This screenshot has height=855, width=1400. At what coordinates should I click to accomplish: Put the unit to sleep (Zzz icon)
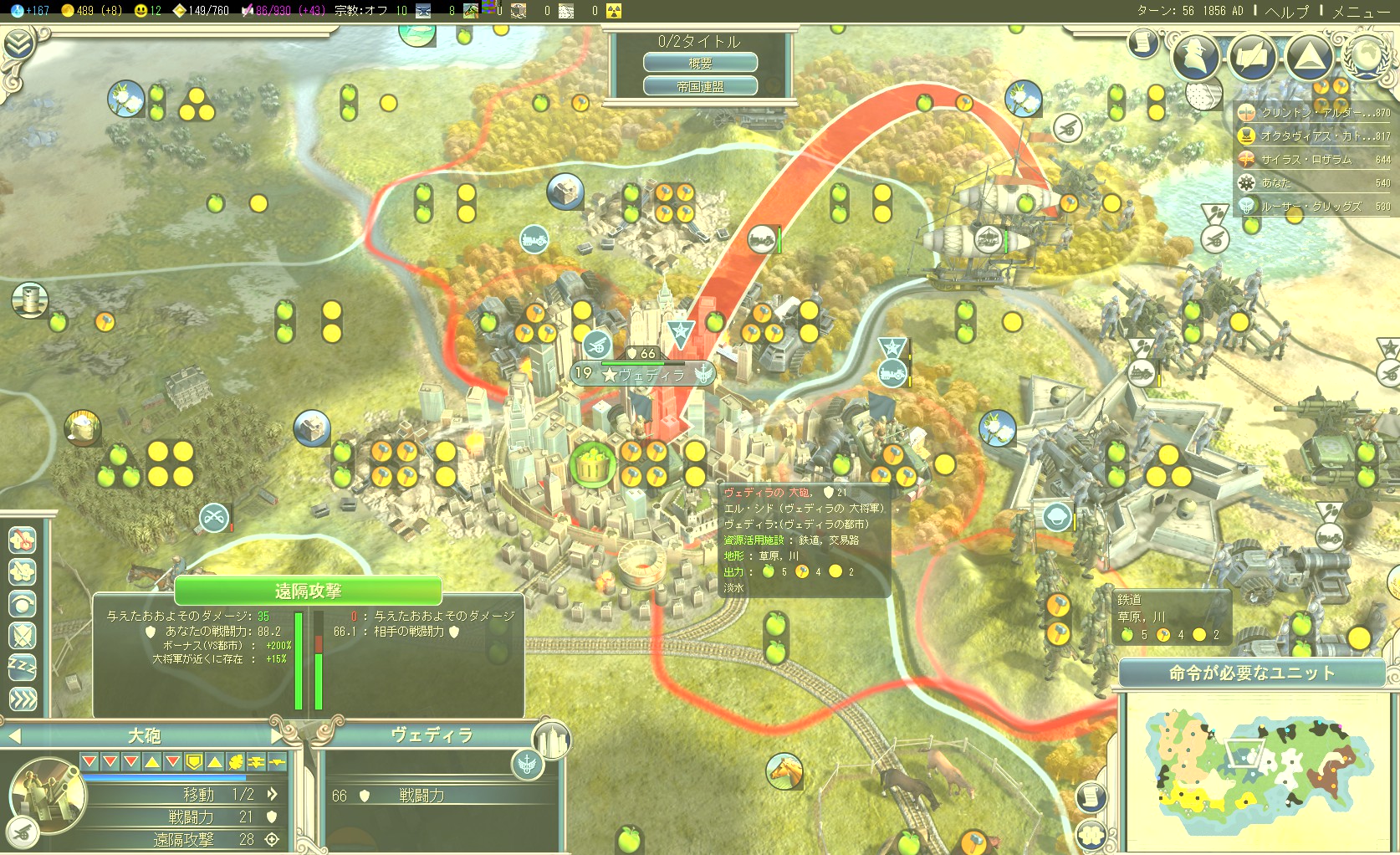23,667
